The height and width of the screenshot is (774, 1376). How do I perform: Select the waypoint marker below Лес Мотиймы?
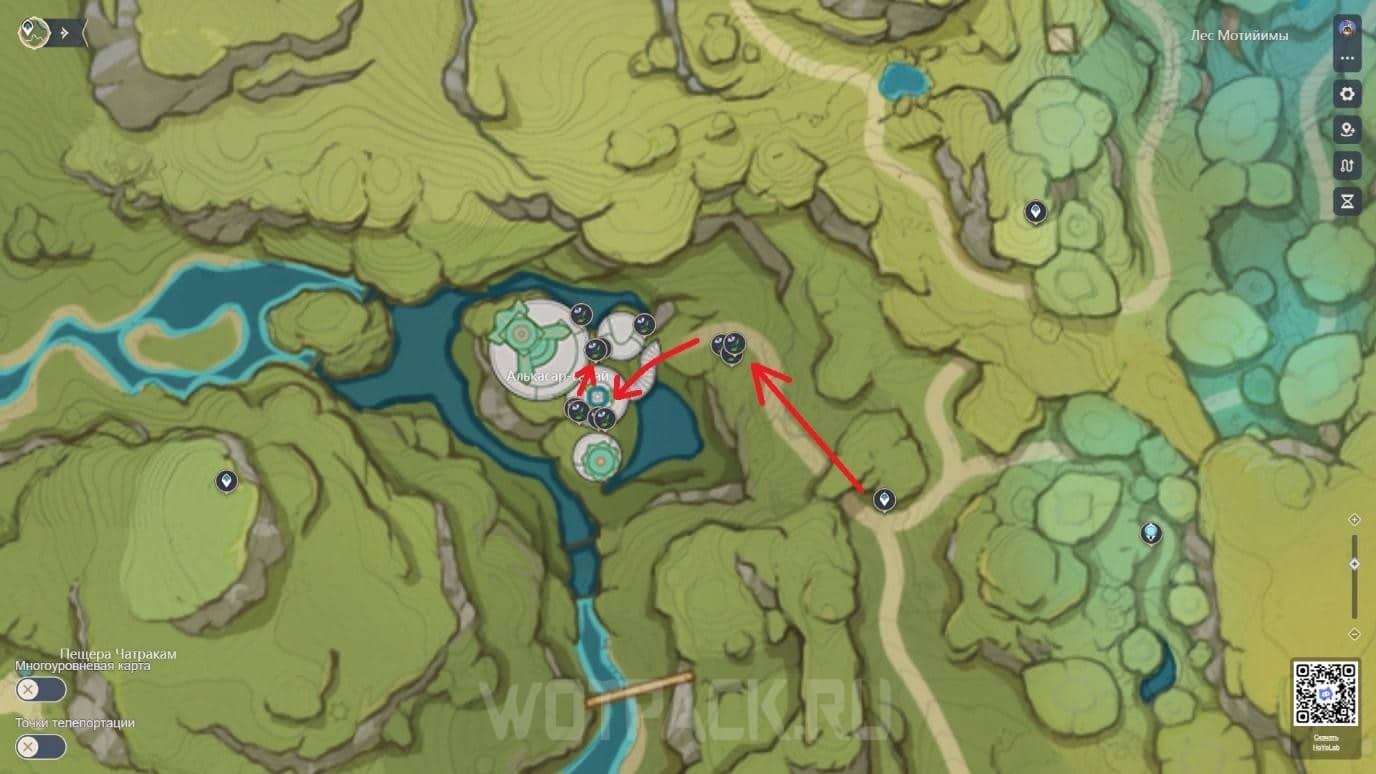(x=1035, y=212)
